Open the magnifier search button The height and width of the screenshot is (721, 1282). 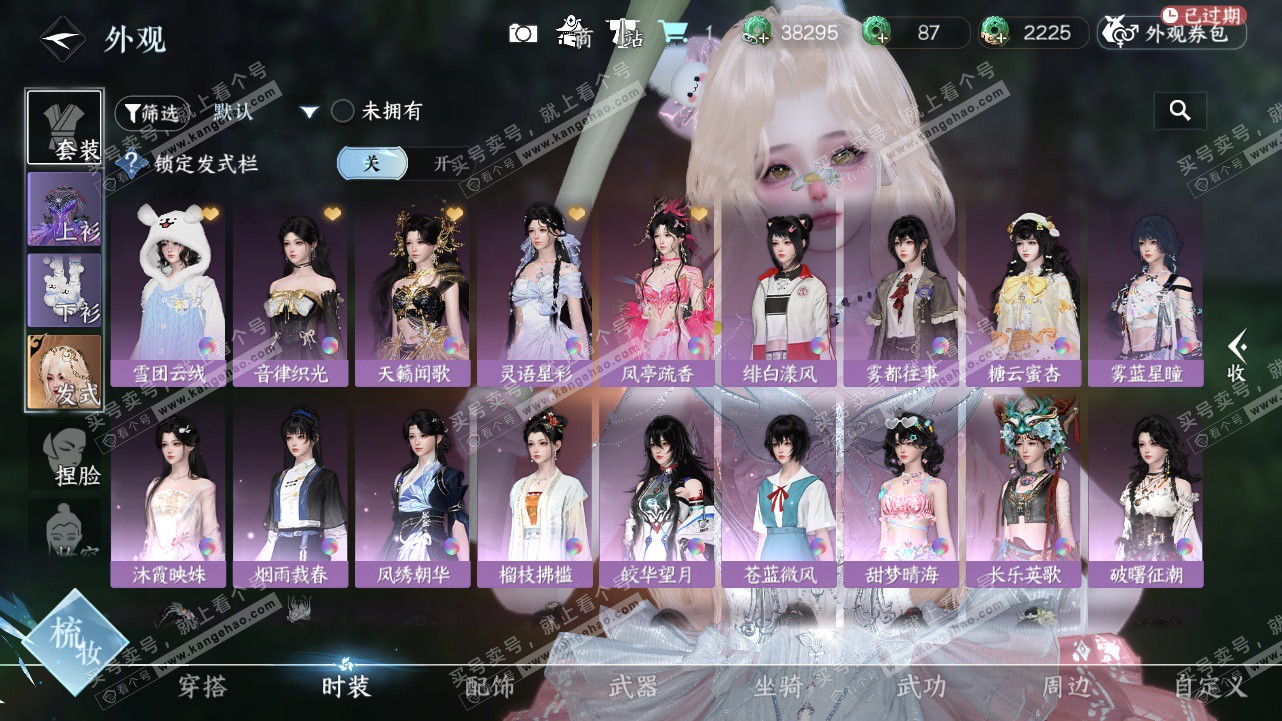tap(1180, 111)
